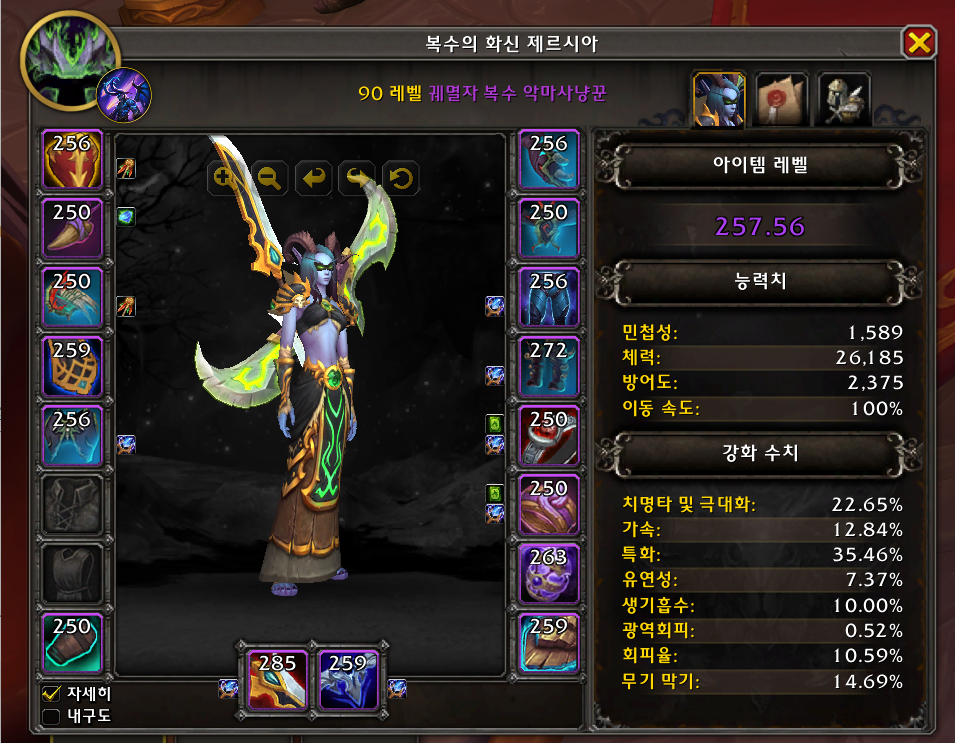Open the character stats tab

pyautogui.click(x=719, y=99)
